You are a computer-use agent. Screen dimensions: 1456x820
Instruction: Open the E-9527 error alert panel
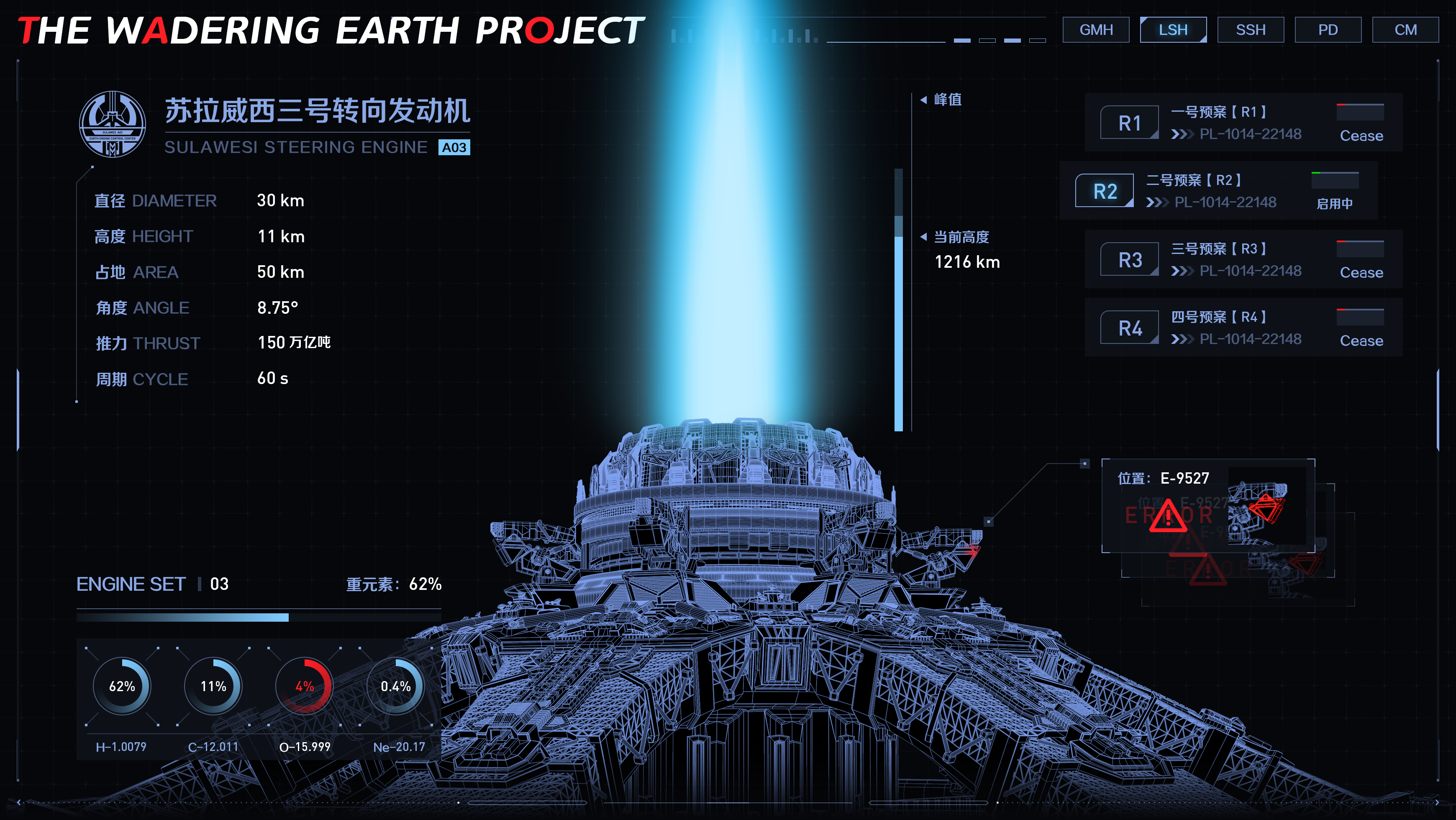[x=1208, y=505]
